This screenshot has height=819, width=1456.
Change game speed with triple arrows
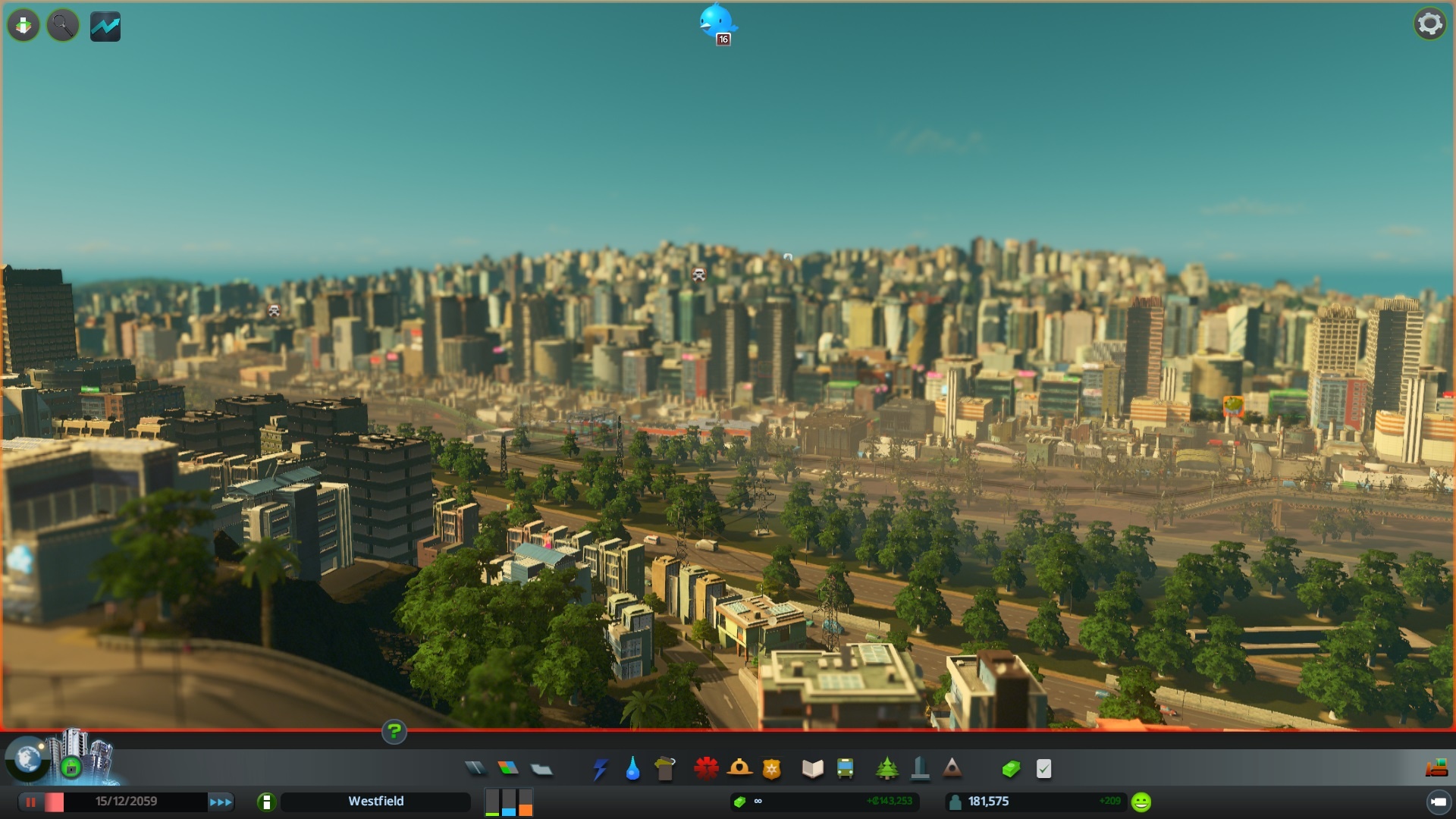(x=221, y=802)
